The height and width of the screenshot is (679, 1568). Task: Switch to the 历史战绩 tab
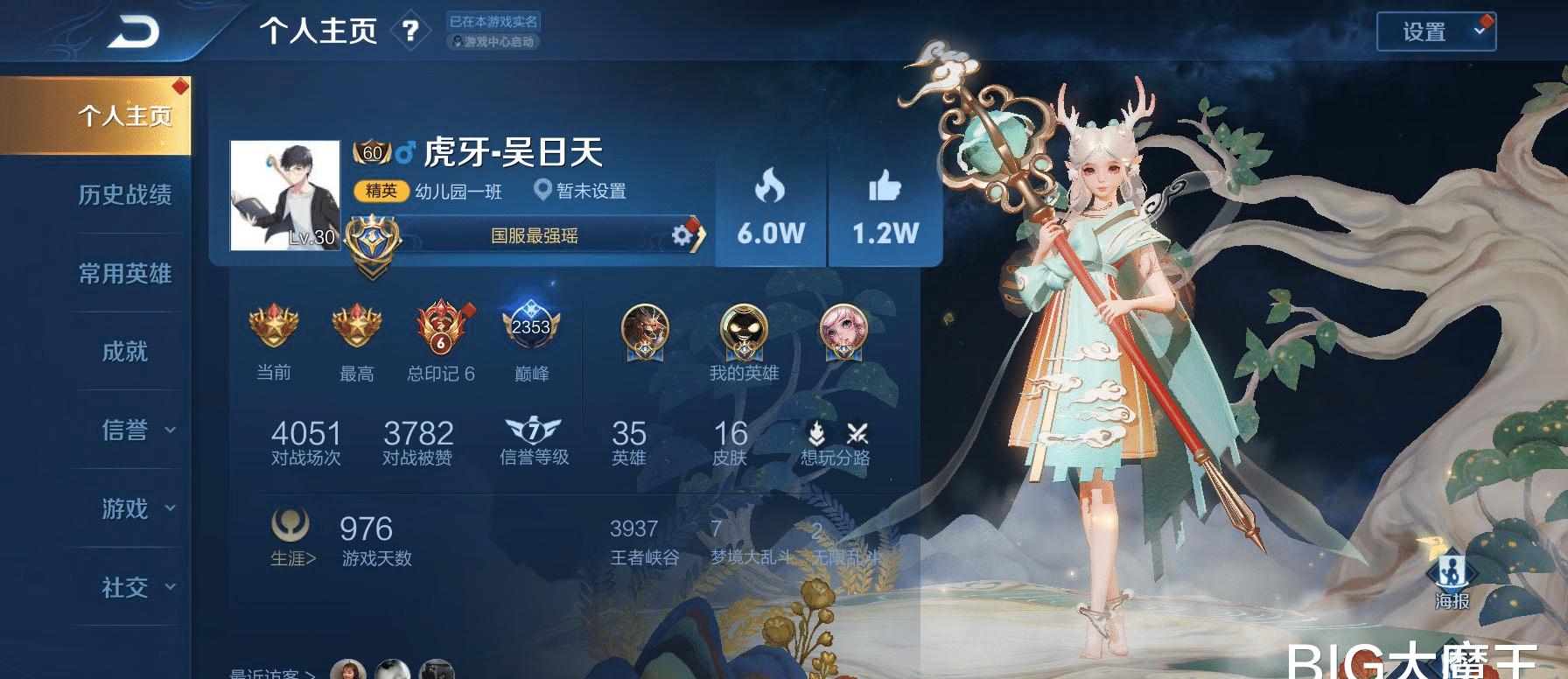[128, 194]
